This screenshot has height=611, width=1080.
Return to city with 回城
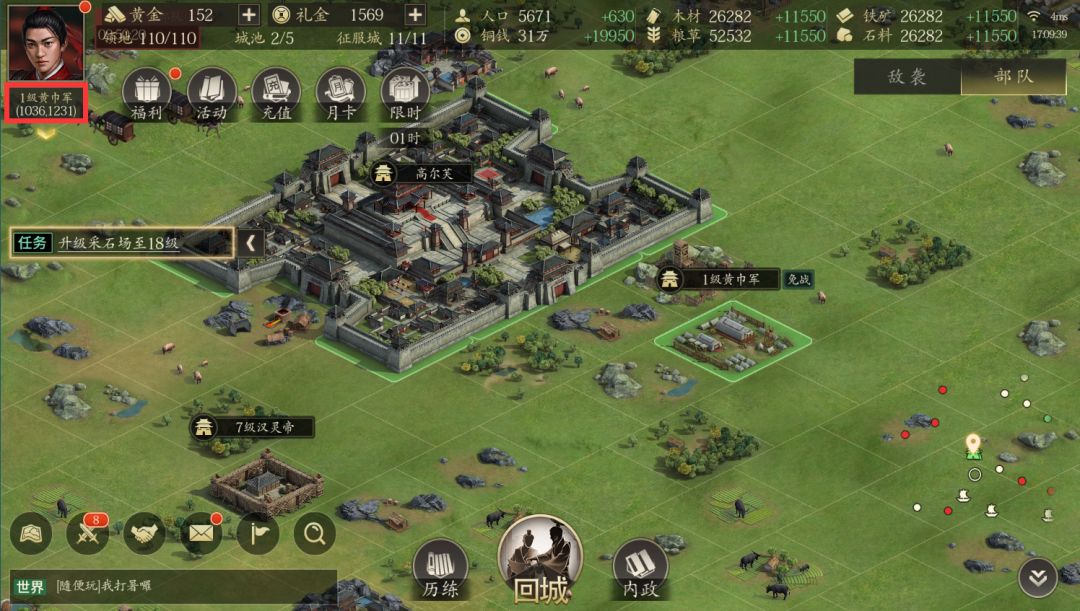(x=540, y=562)
